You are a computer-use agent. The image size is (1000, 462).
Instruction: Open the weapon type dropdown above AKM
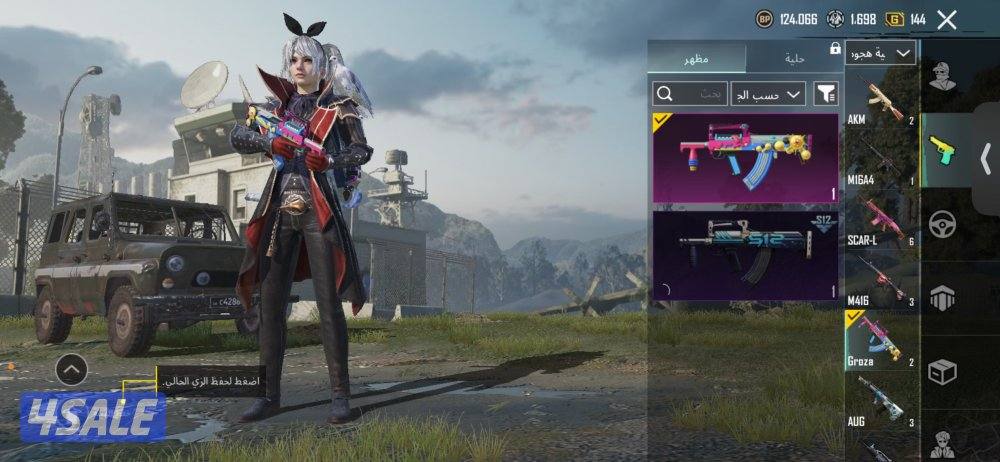pos(880,53)
